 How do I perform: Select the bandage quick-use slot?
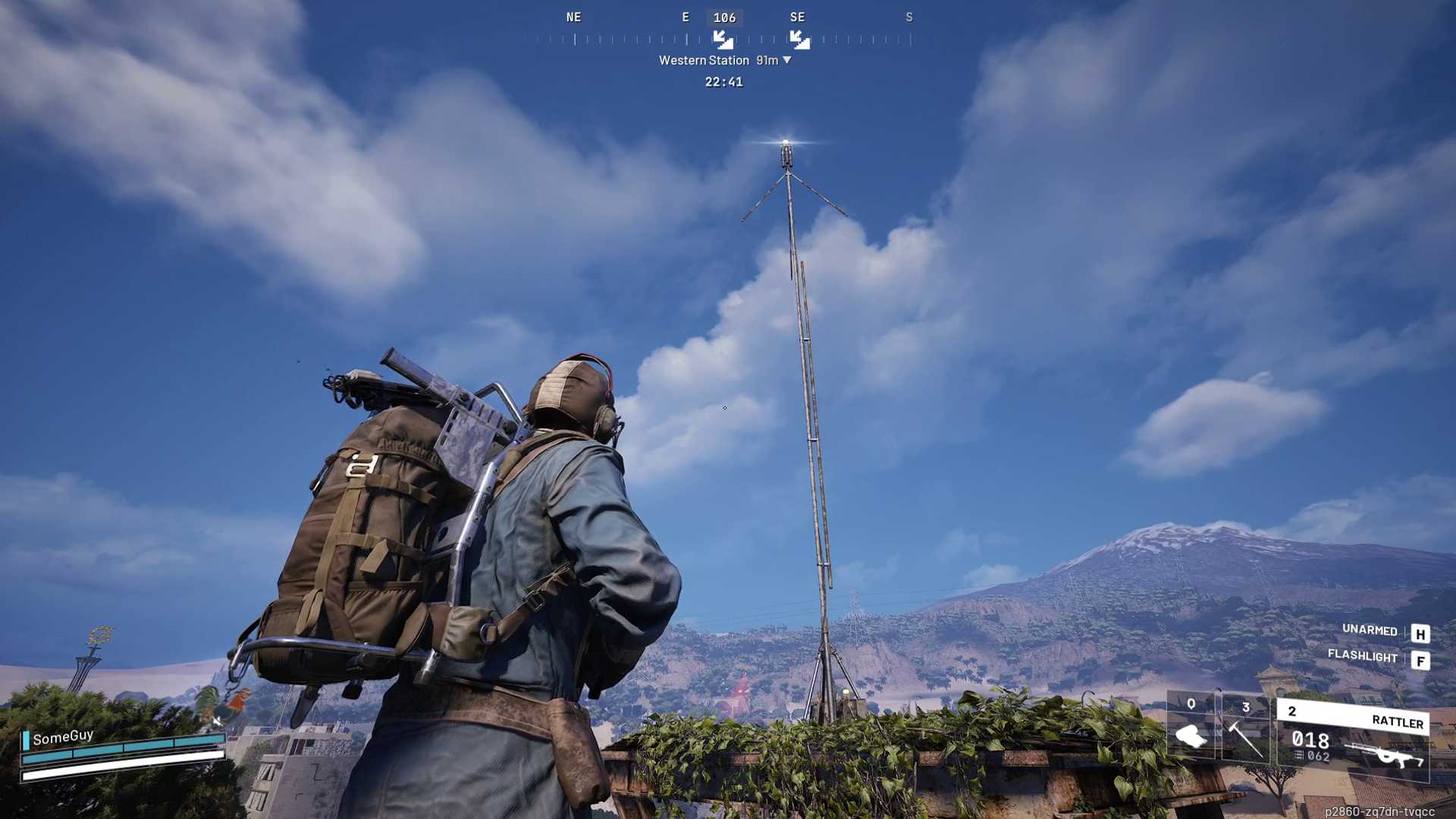click(1191, 730)
